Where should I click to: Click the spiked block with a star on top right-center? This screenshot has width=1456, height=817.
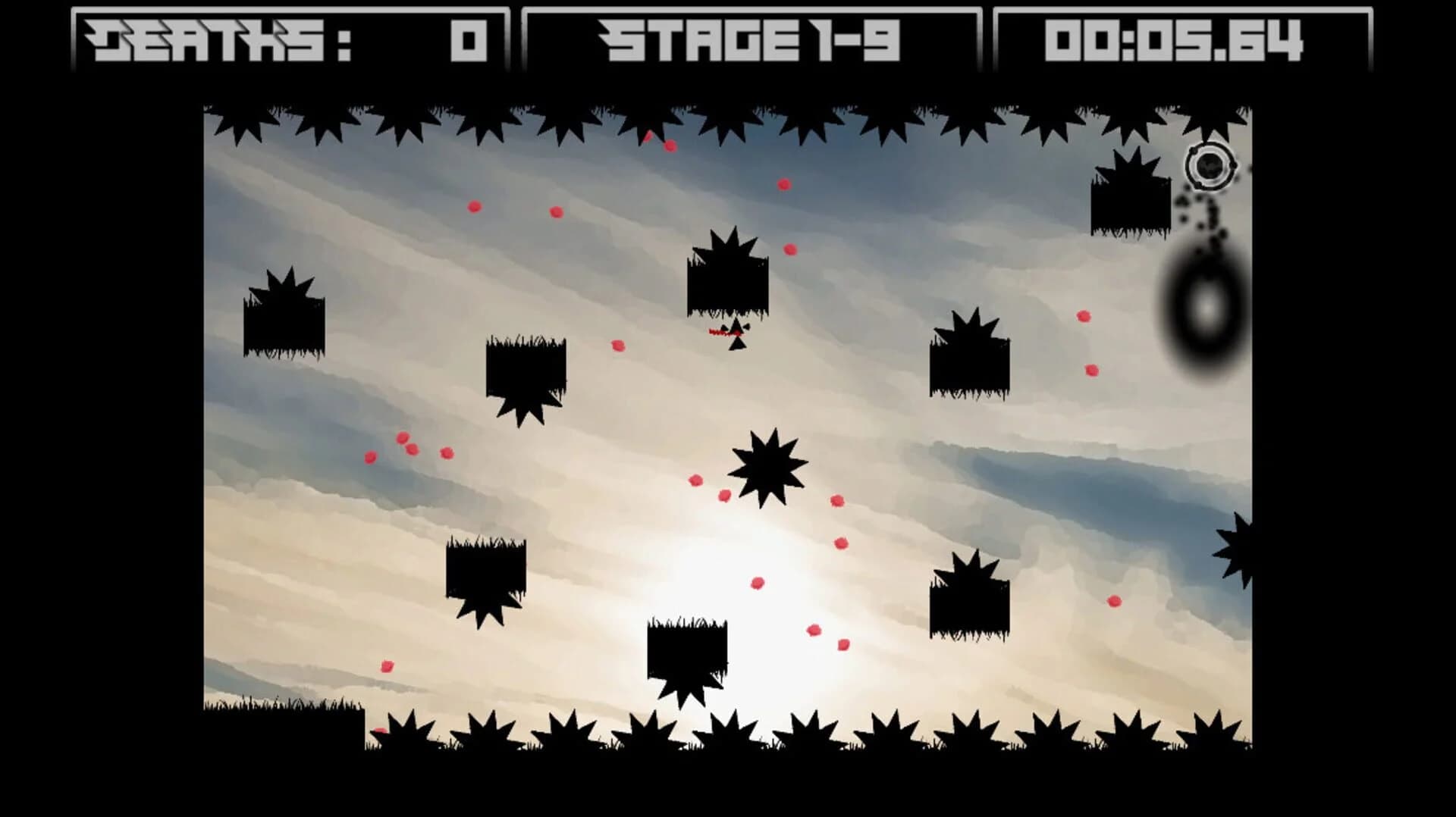pos(968,364)
